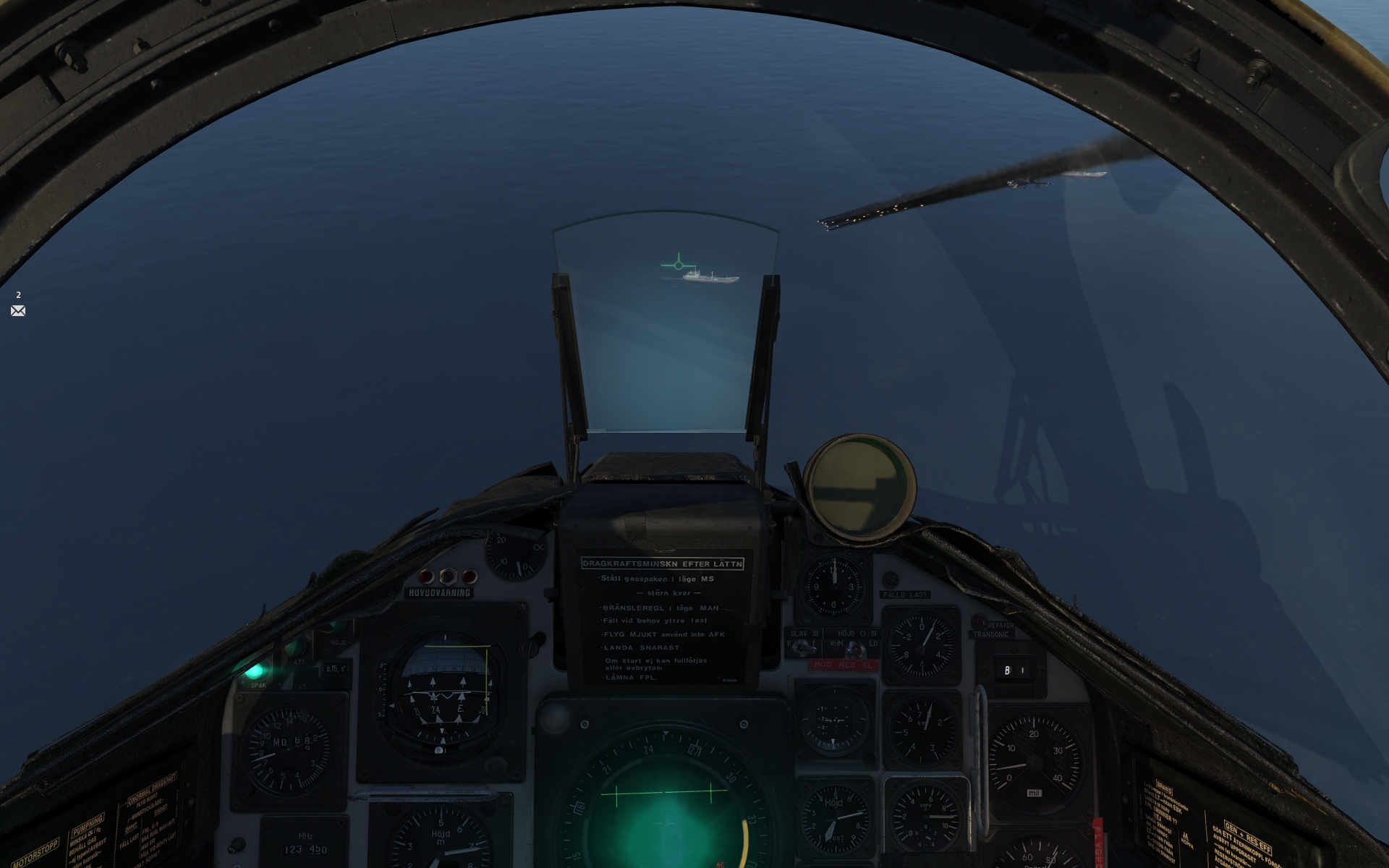The width and height of the screenshot is (1389, 868).
Task: Open the new messages envelope icon
Action: [x=17, y=310]
